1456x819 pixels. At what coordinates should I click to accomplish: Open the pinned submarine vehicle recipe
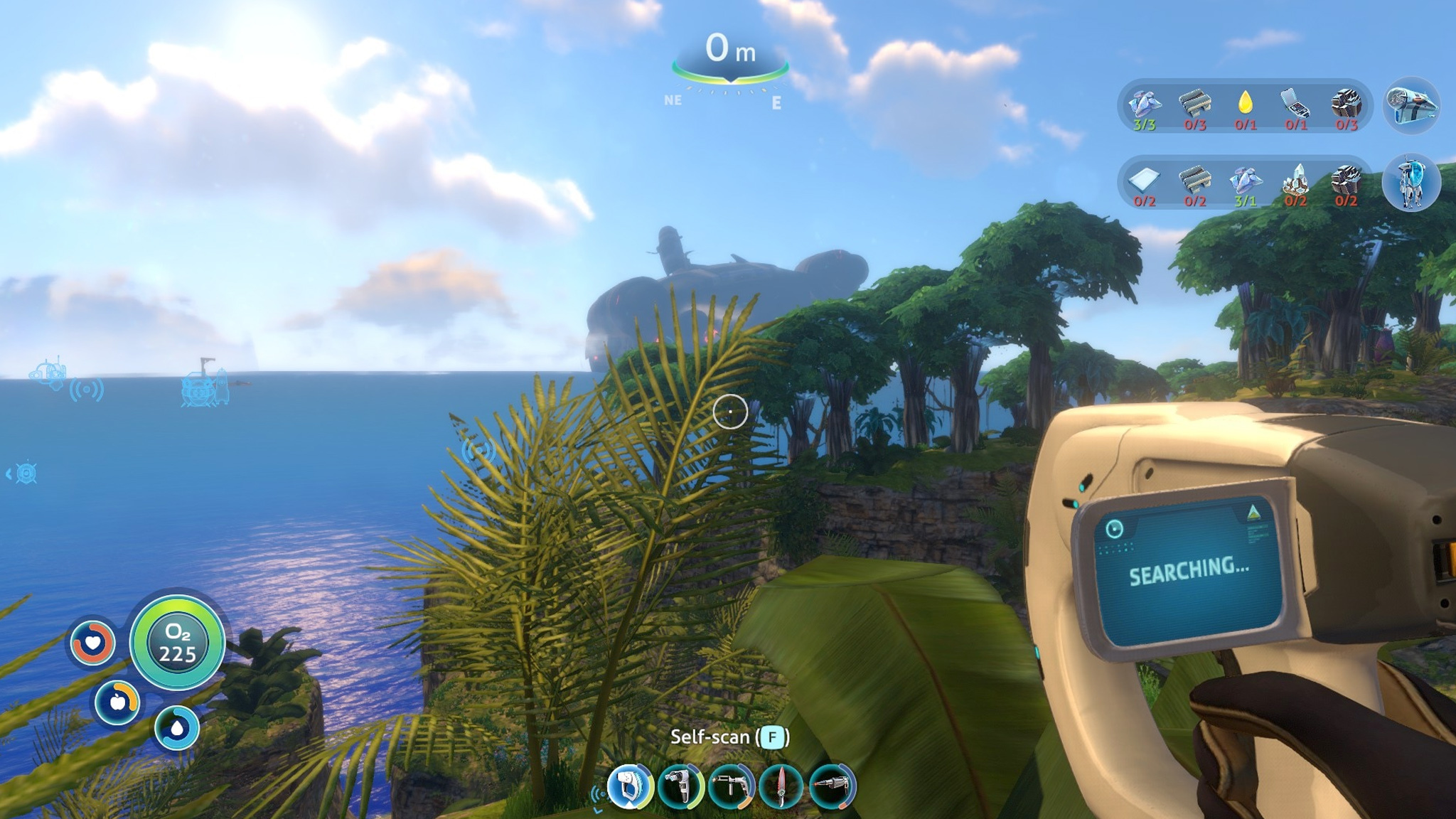click(1411, 106)
